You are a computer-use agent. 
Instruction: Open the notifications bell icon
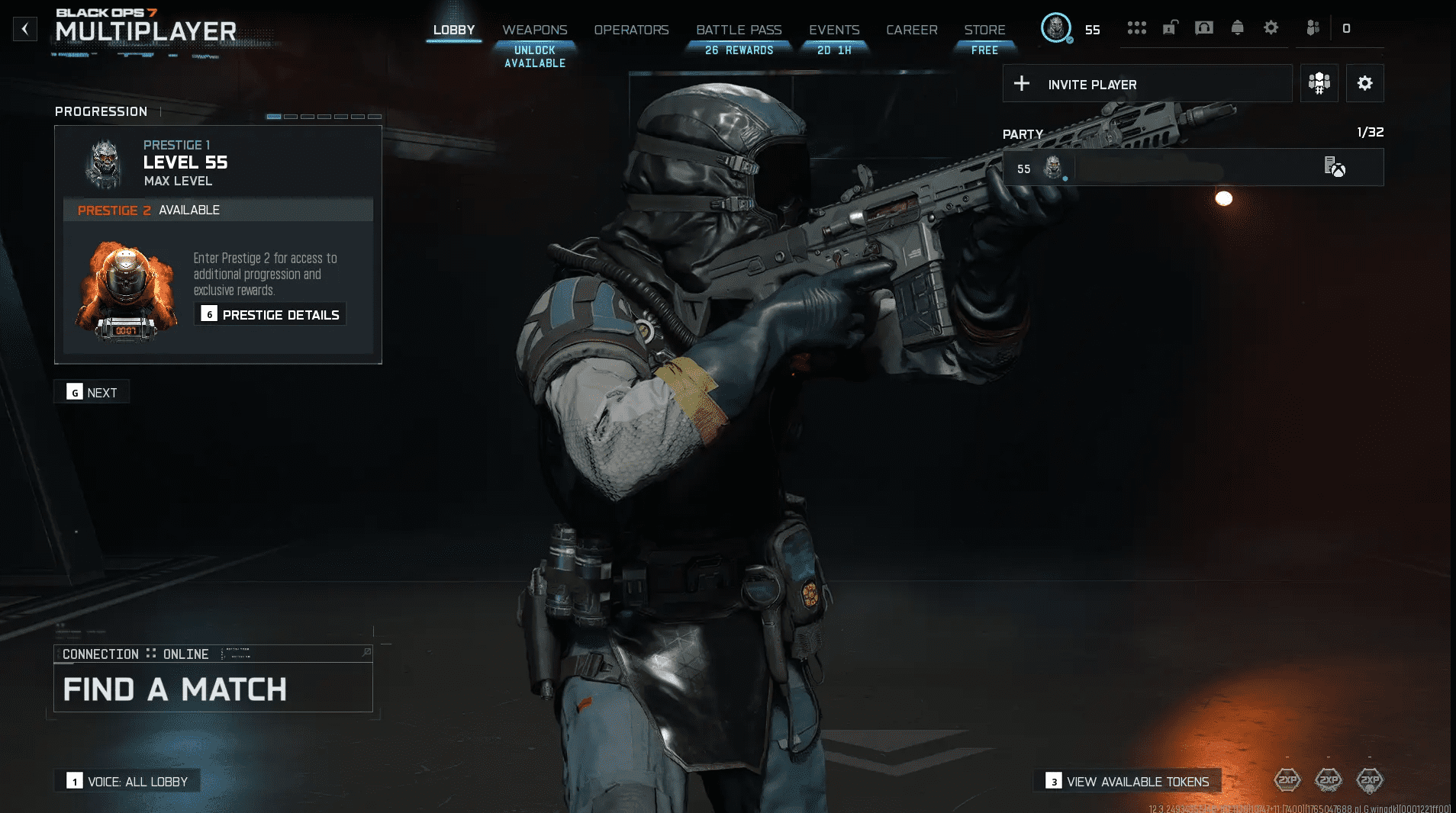tap(1238, 27)
